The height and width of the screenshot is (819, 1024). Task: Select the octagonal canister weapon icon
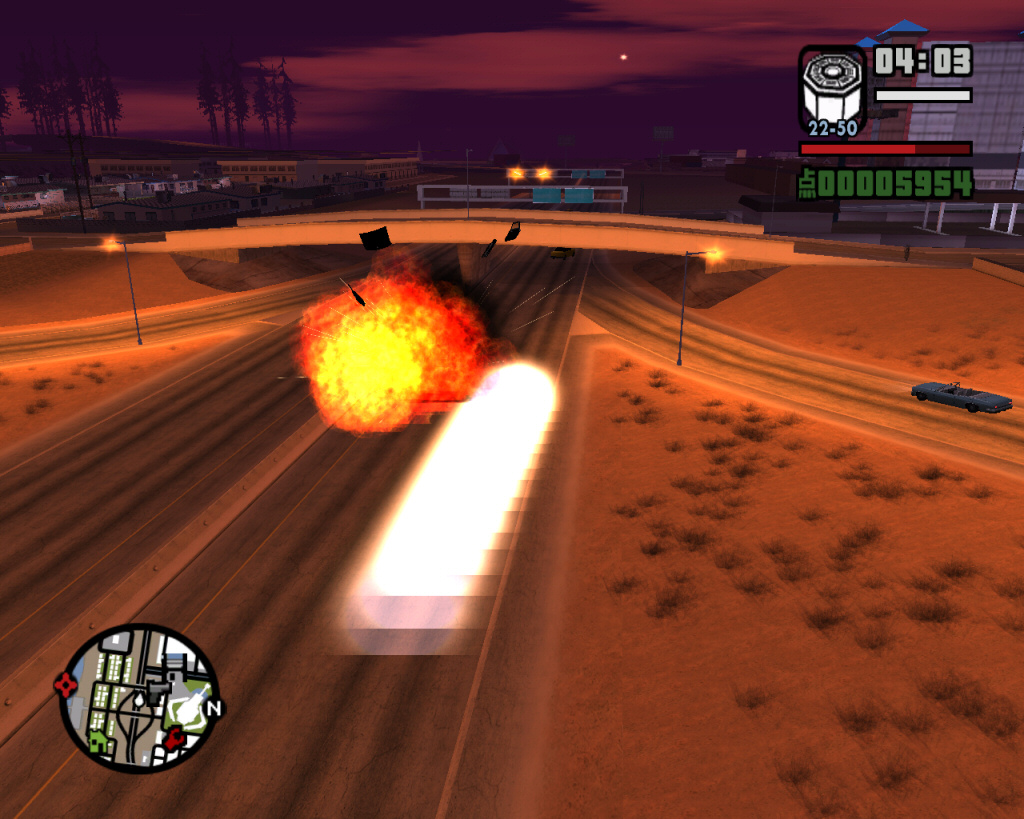click(x=830, y=90)
